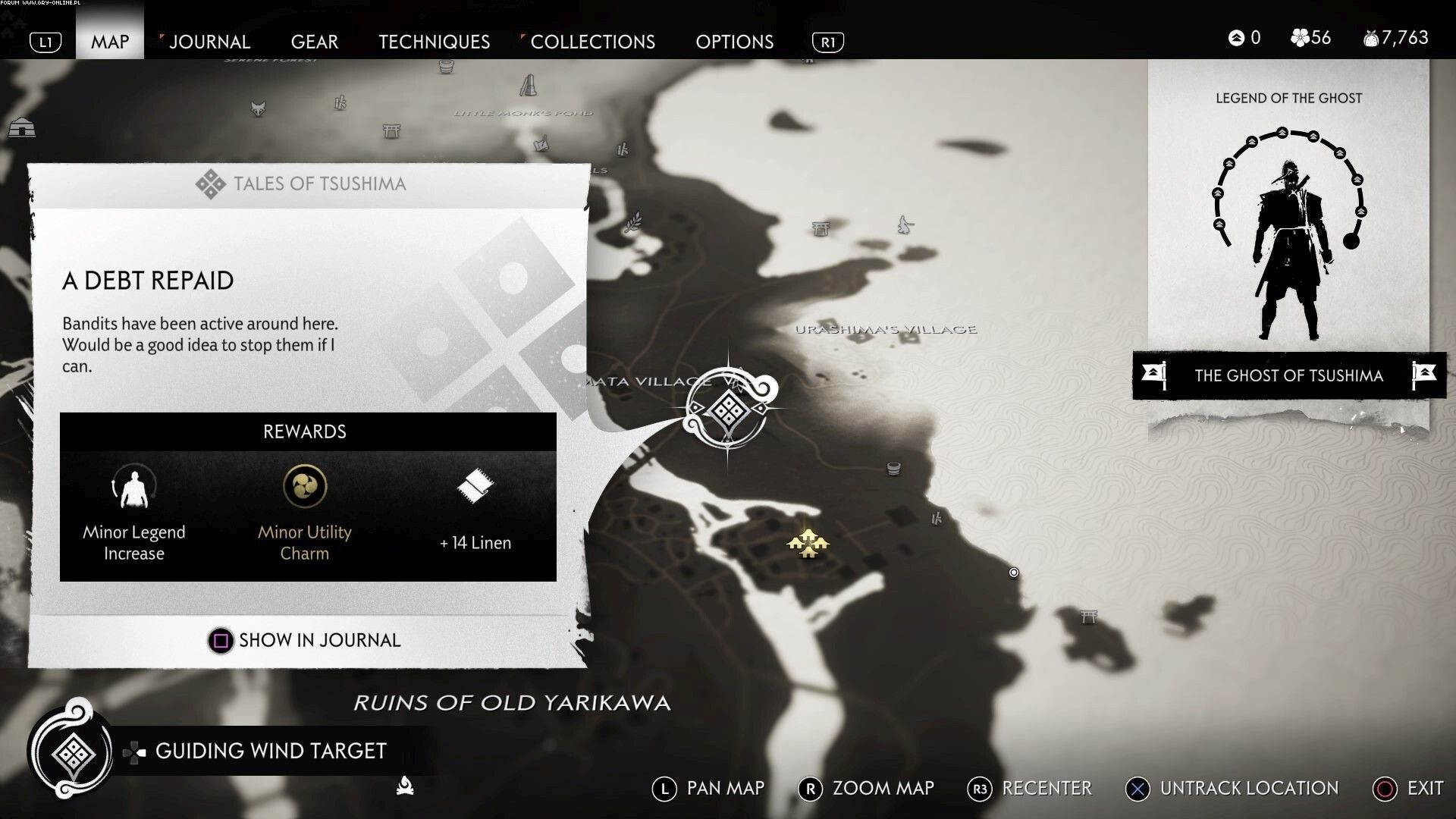Show A Debt Repaid in journal
The height and width of the screenshot is (819, 1456).
coord(305,640)
